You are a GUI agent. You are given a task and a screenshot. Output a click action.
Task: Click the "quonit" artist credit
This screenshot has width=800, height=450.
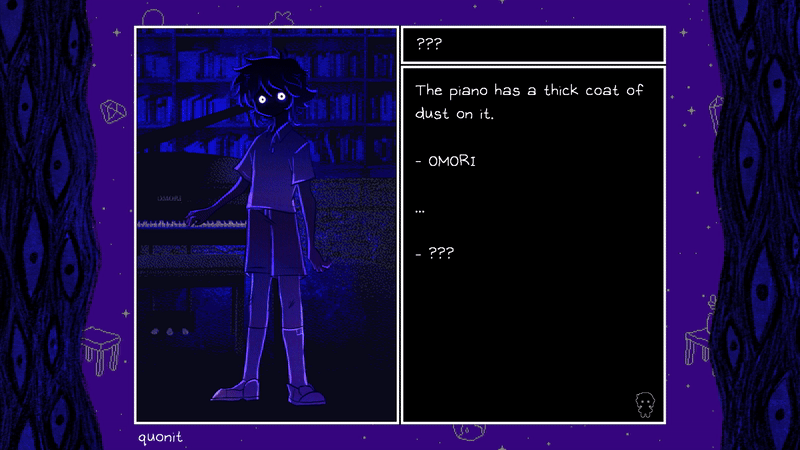161,436
